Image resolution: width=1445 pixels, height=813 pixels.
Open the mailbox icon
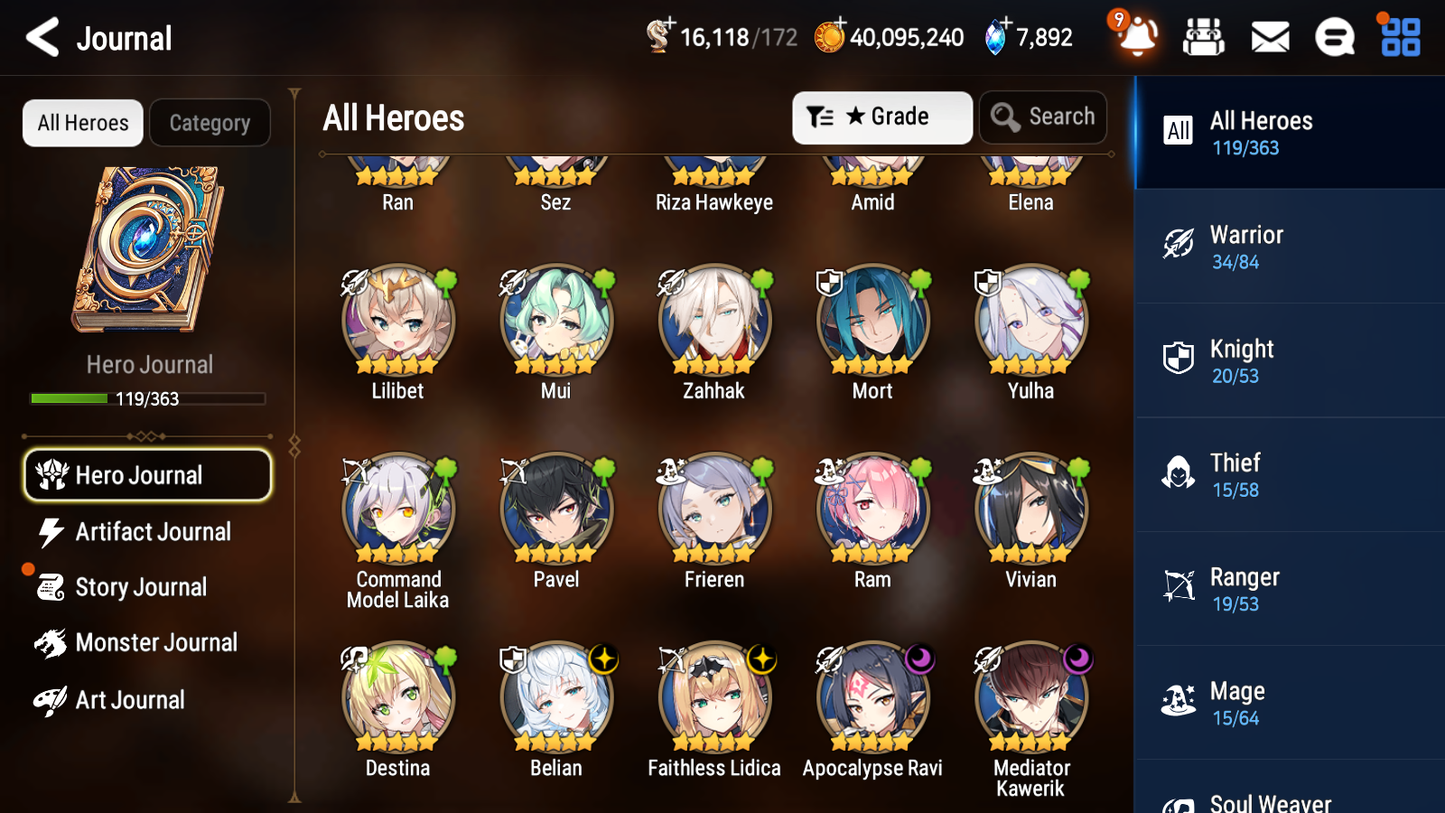pos(1270,36)
